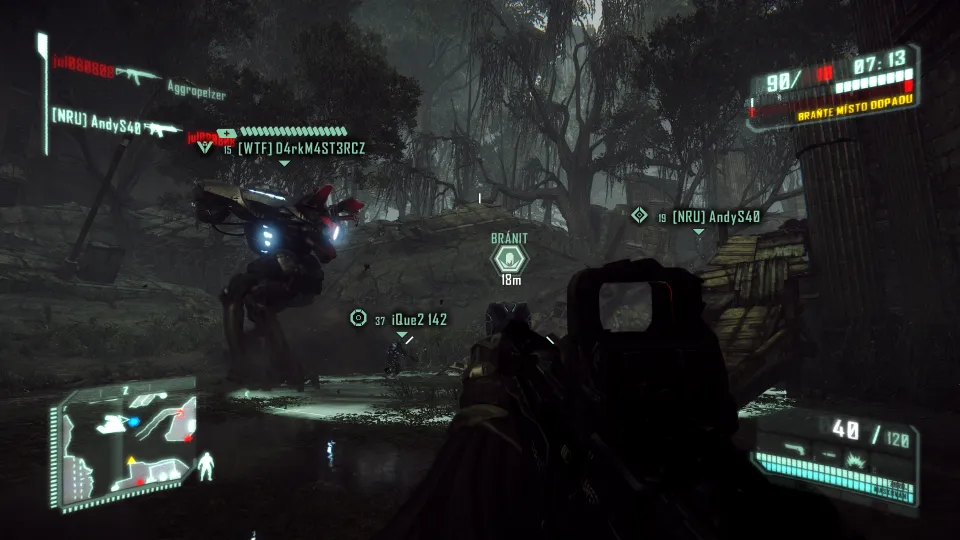Select the iQue2 I42 teammate tag
The width and height of the screenshot is (960, 540).
click(409, 320)
